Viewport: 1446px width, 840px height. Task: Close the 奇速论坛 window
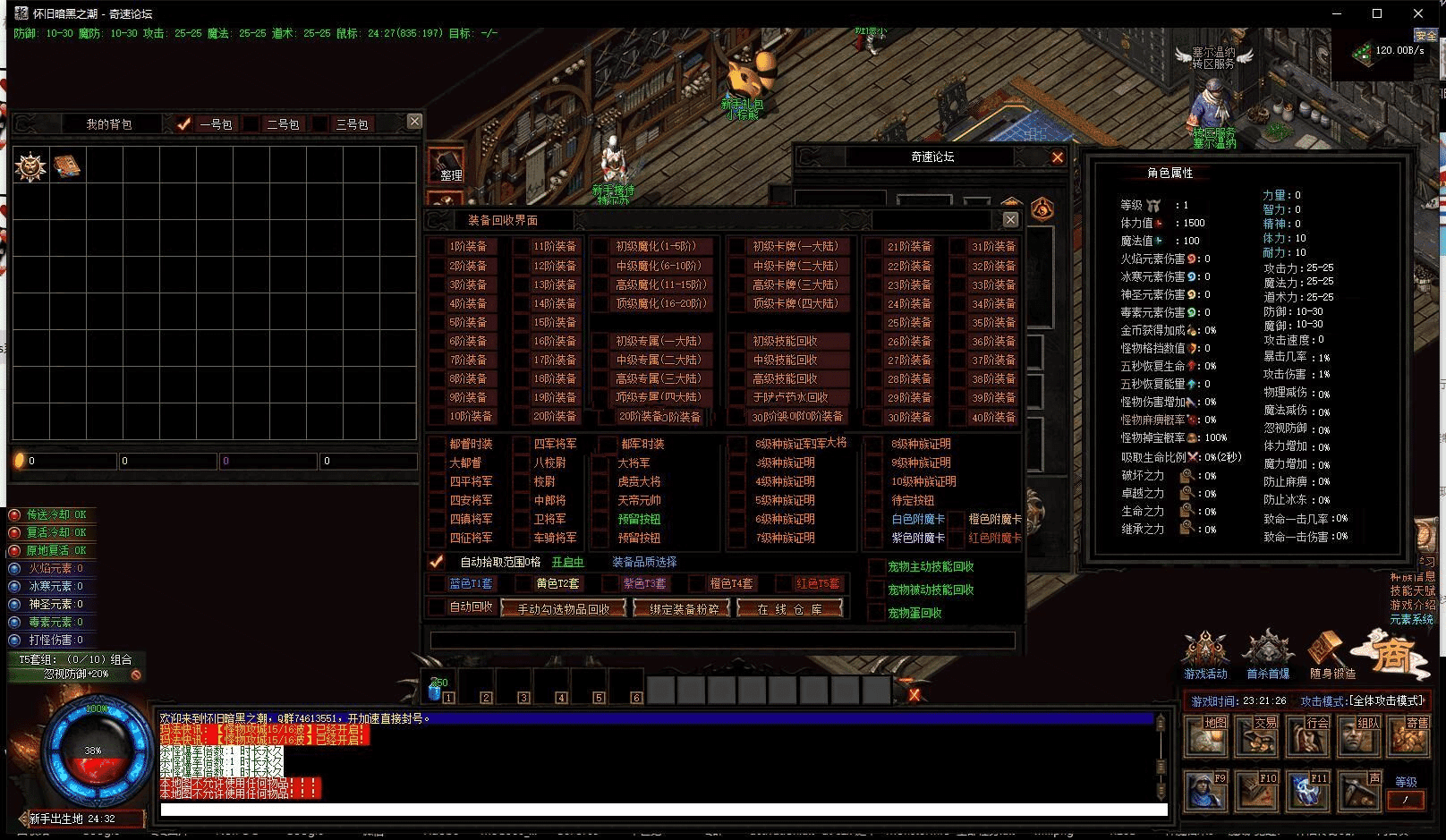coord(1057,157)
